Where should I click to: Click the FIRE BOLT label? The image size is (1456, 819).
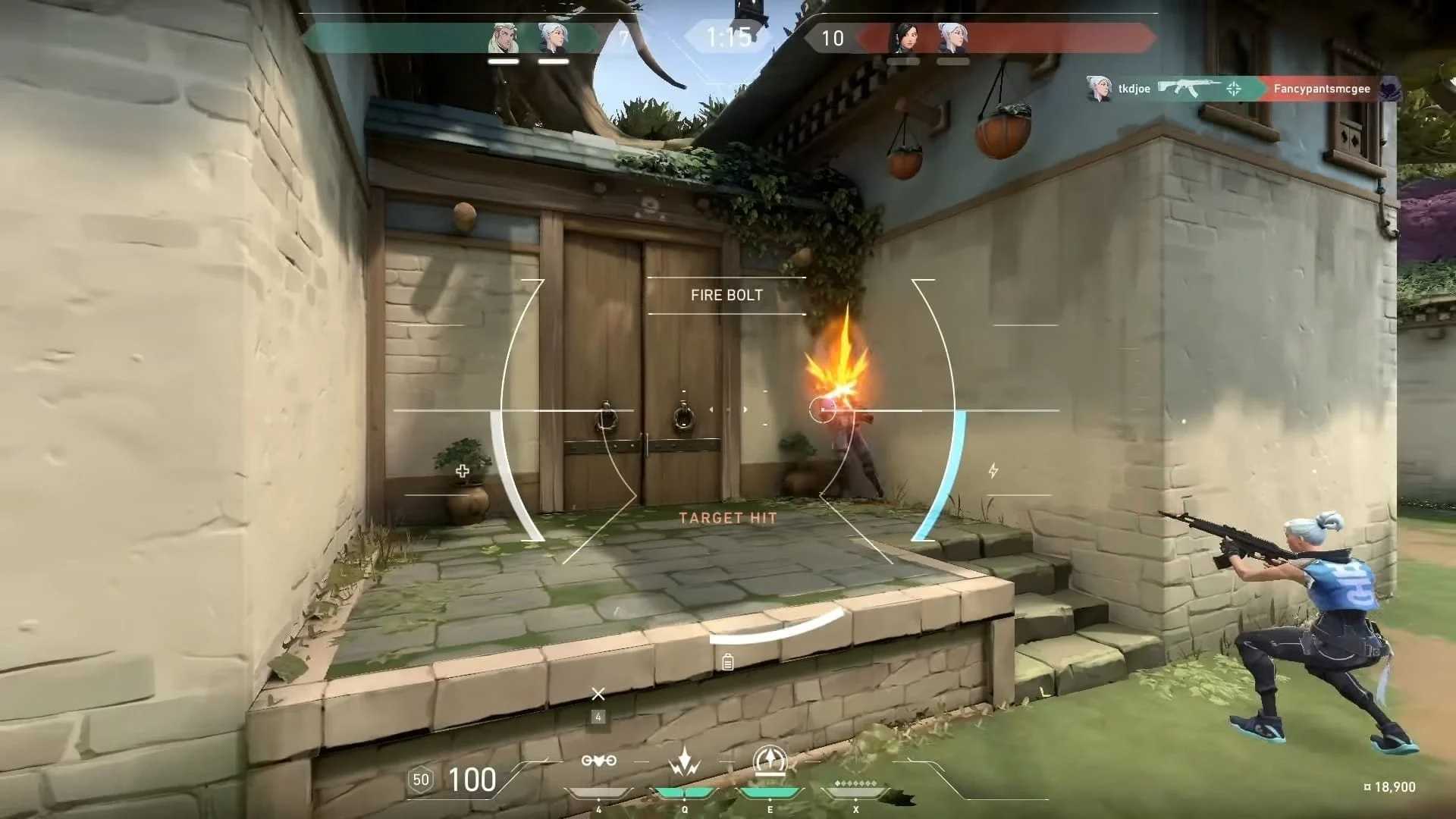tap(726, 296)
